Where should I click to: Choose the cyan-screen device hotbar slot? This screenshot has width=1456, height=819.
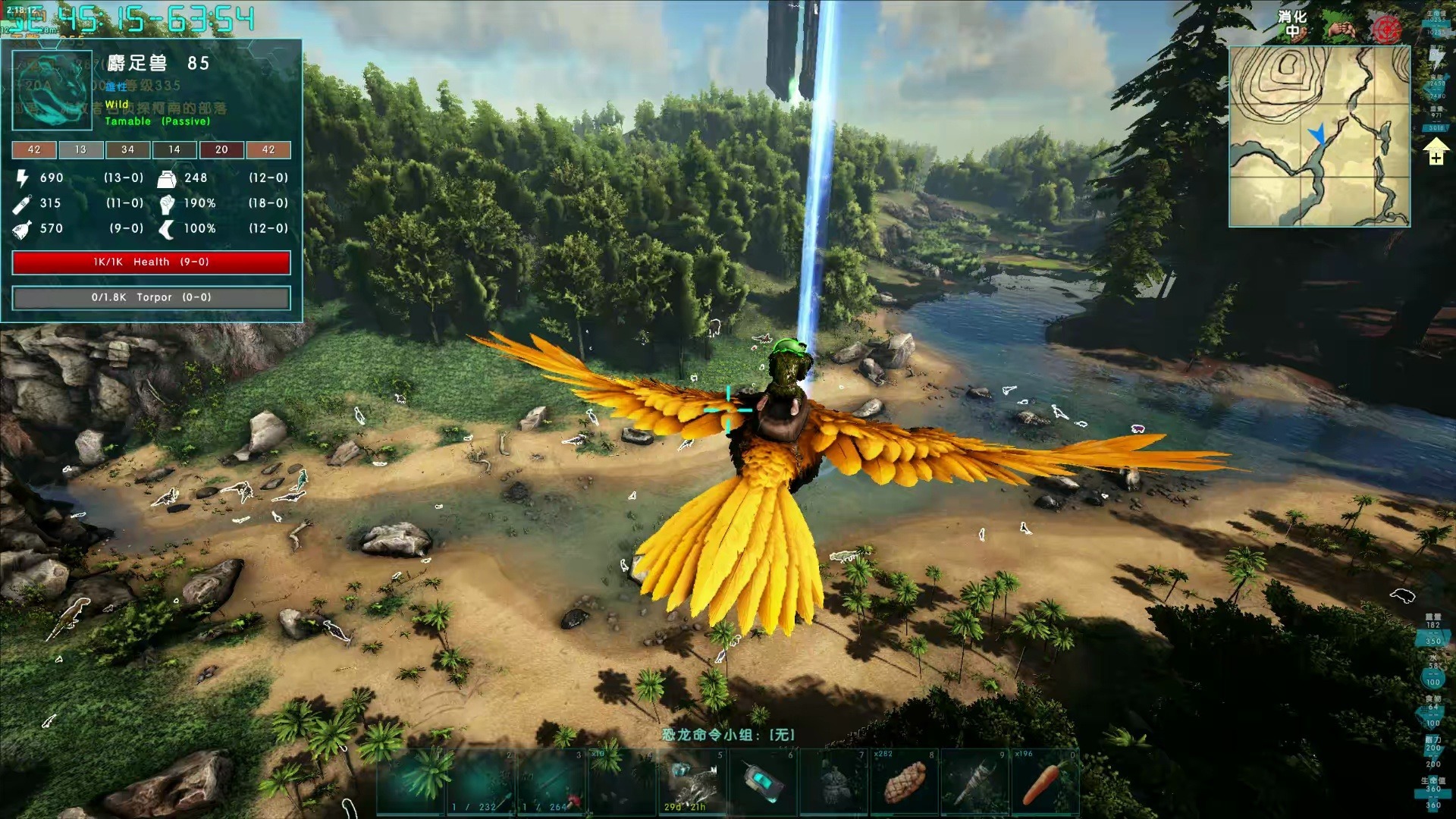(762, 783)
